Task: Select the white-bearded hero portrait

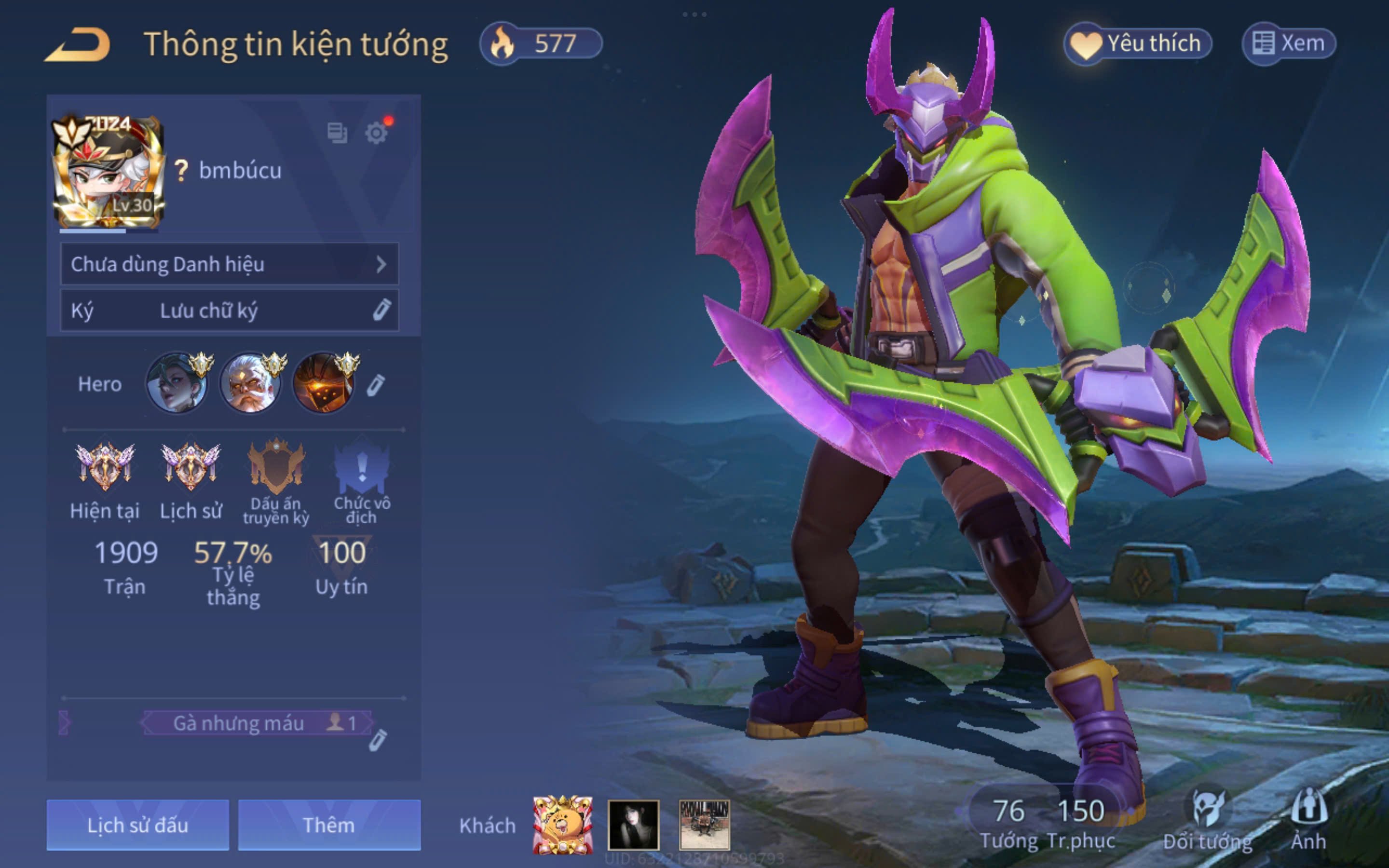Action: tap(251, 383)
